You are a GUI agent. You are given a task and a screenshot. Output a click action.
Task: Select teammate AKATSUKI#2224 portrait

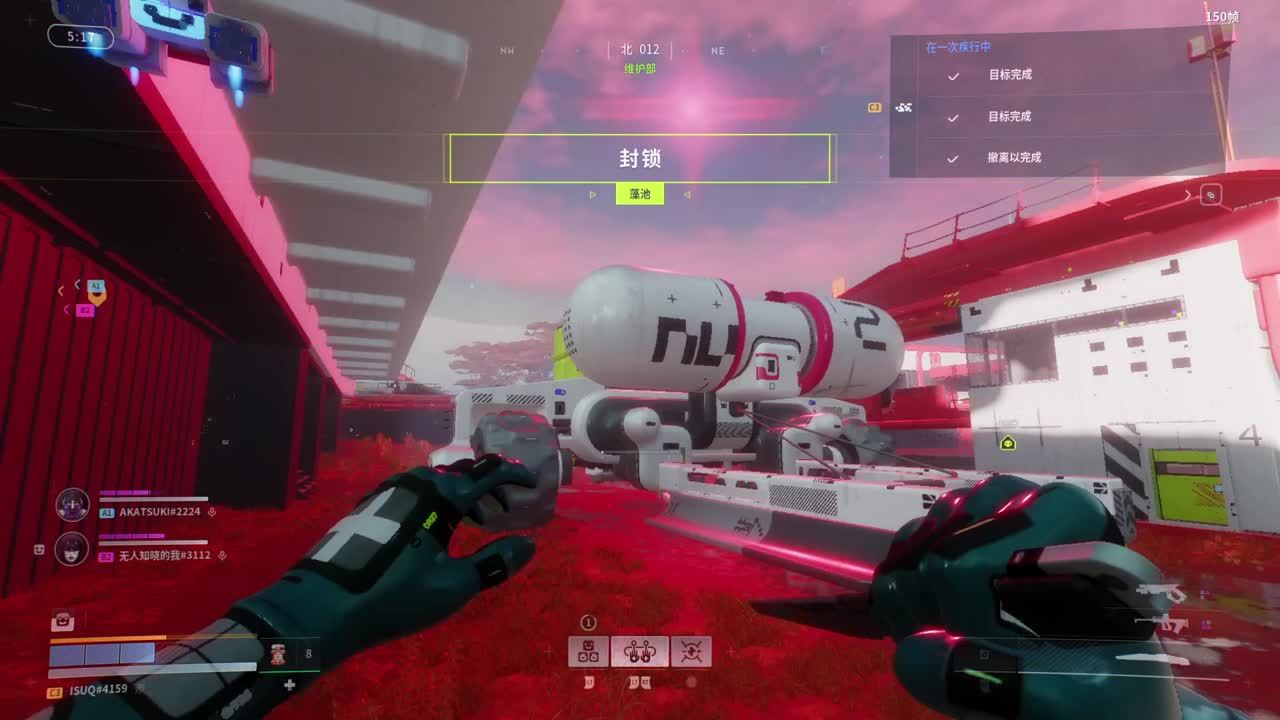coord(72,505)
